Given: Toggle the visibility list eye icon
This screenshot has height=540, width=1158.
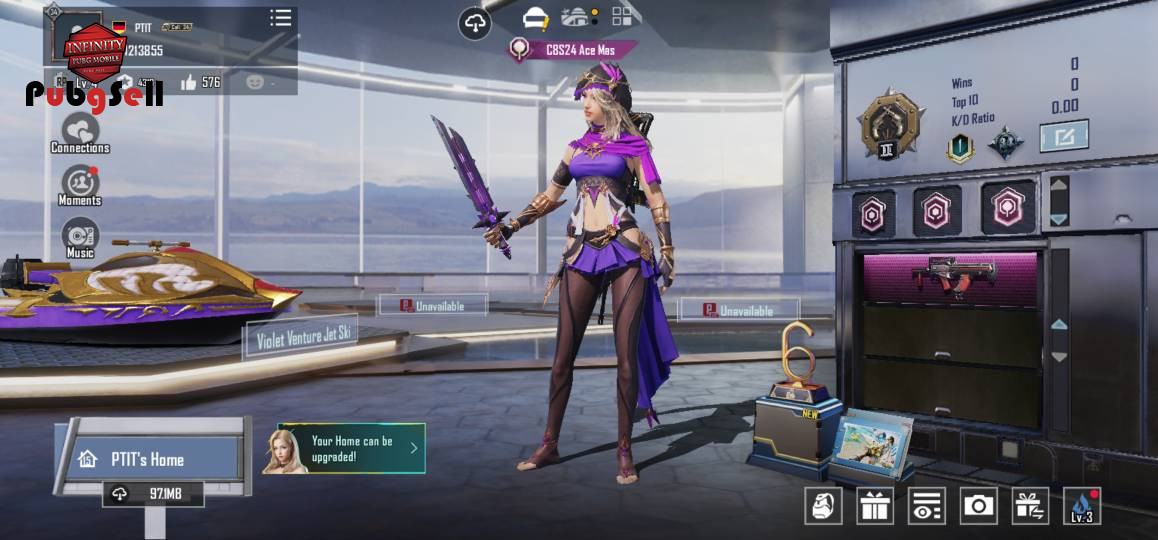Looking at the screenshot, I should pos(927,506).
